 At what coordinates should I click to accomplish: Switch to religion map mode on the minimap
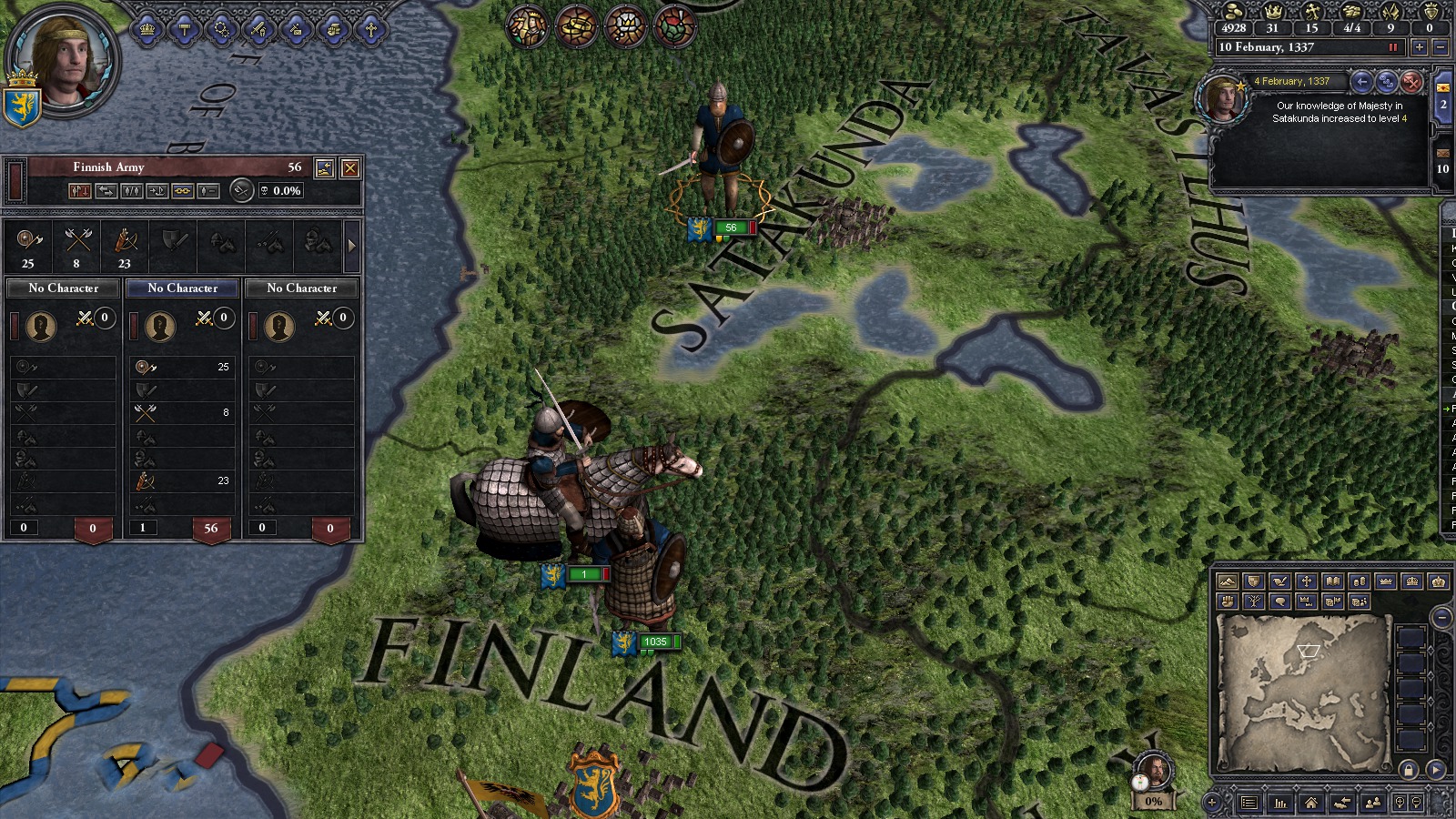tap(1308, 582)
